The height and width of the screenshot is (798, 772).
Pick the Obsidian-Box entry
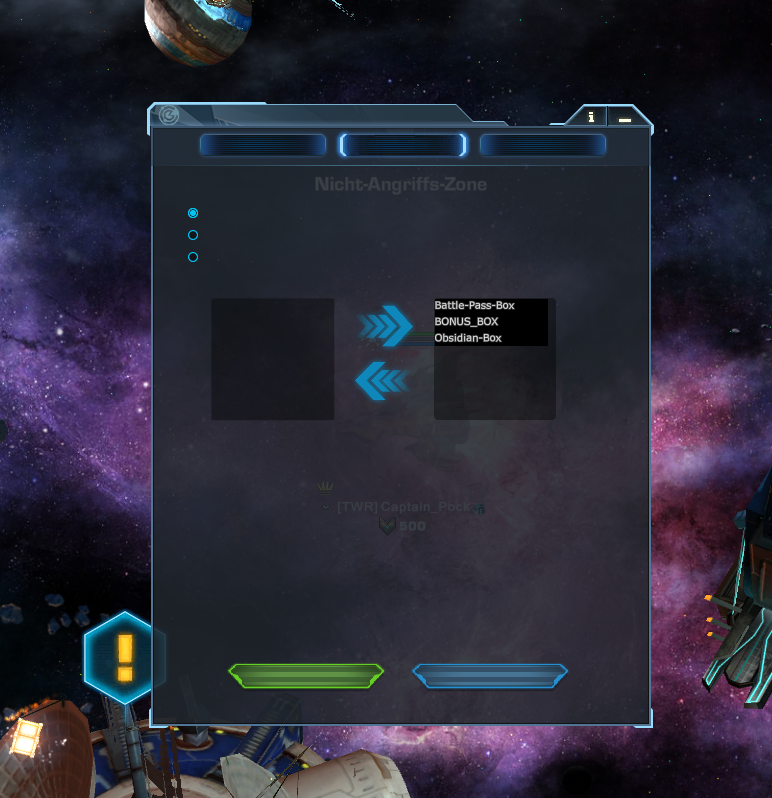468,338
